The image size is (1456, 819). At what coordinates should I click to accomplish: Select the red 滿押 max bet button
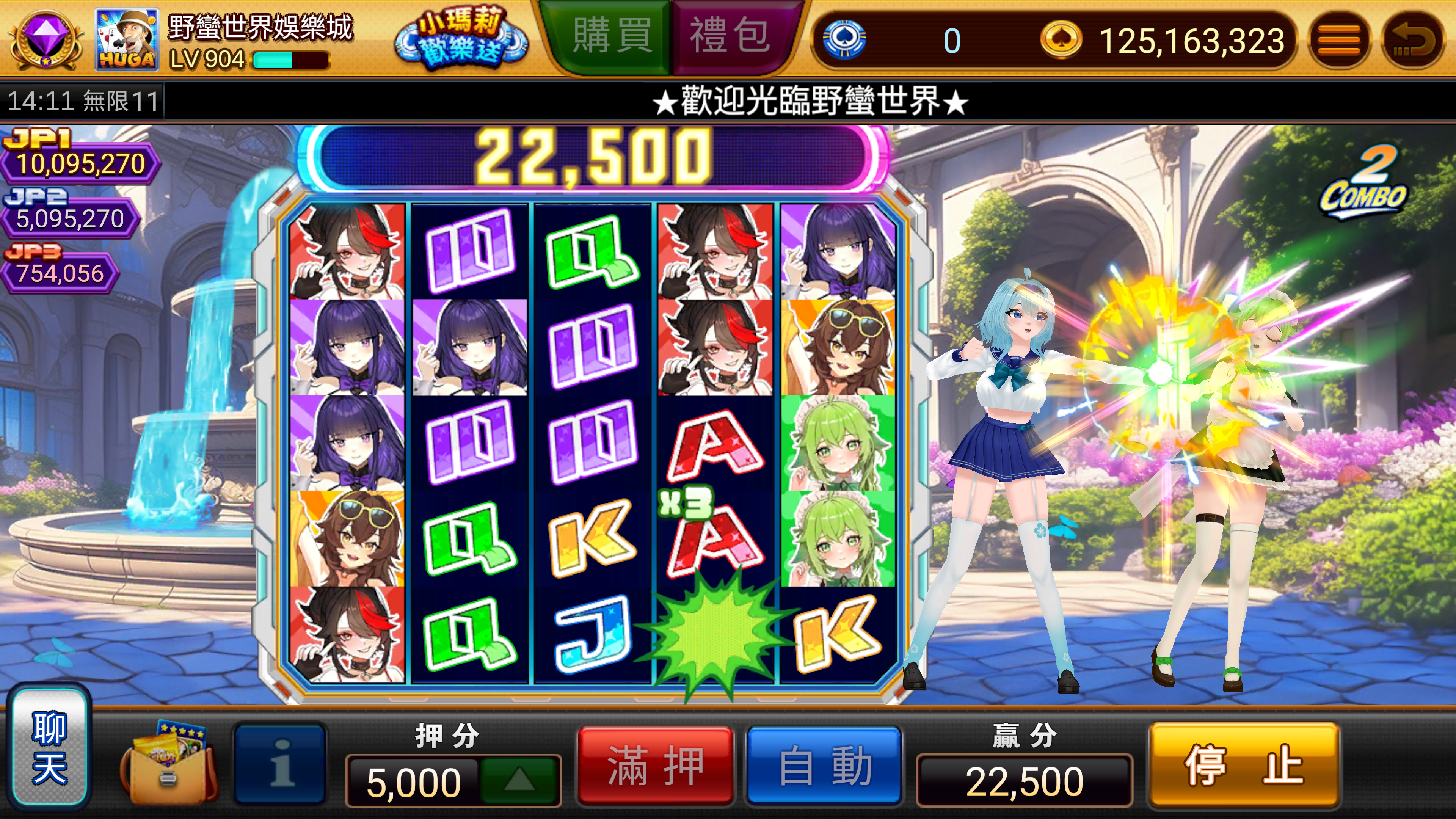point(655,765)
